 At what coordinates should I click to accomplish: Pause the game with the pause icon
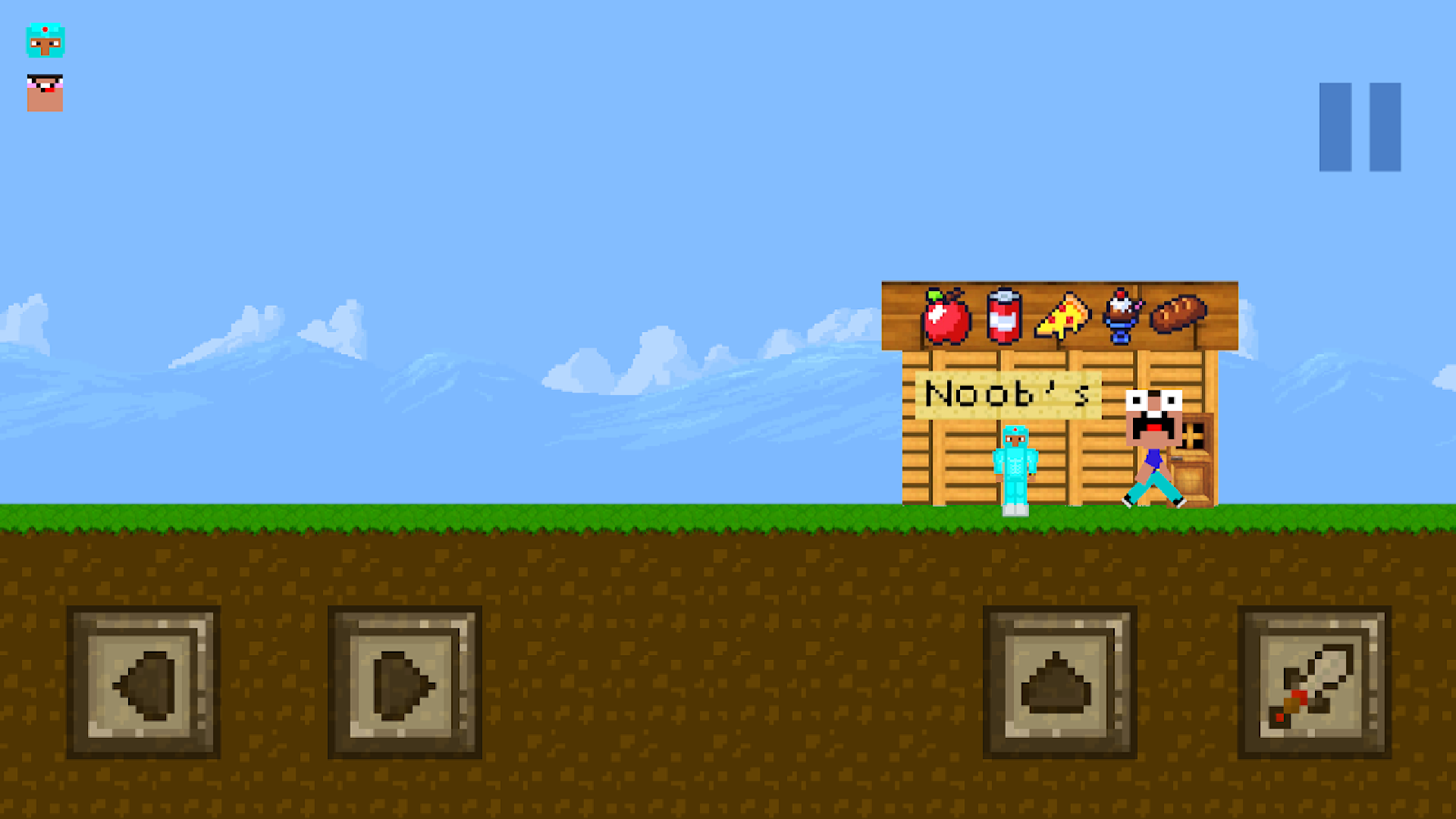pyautogui.click(x=1360, y=129)
